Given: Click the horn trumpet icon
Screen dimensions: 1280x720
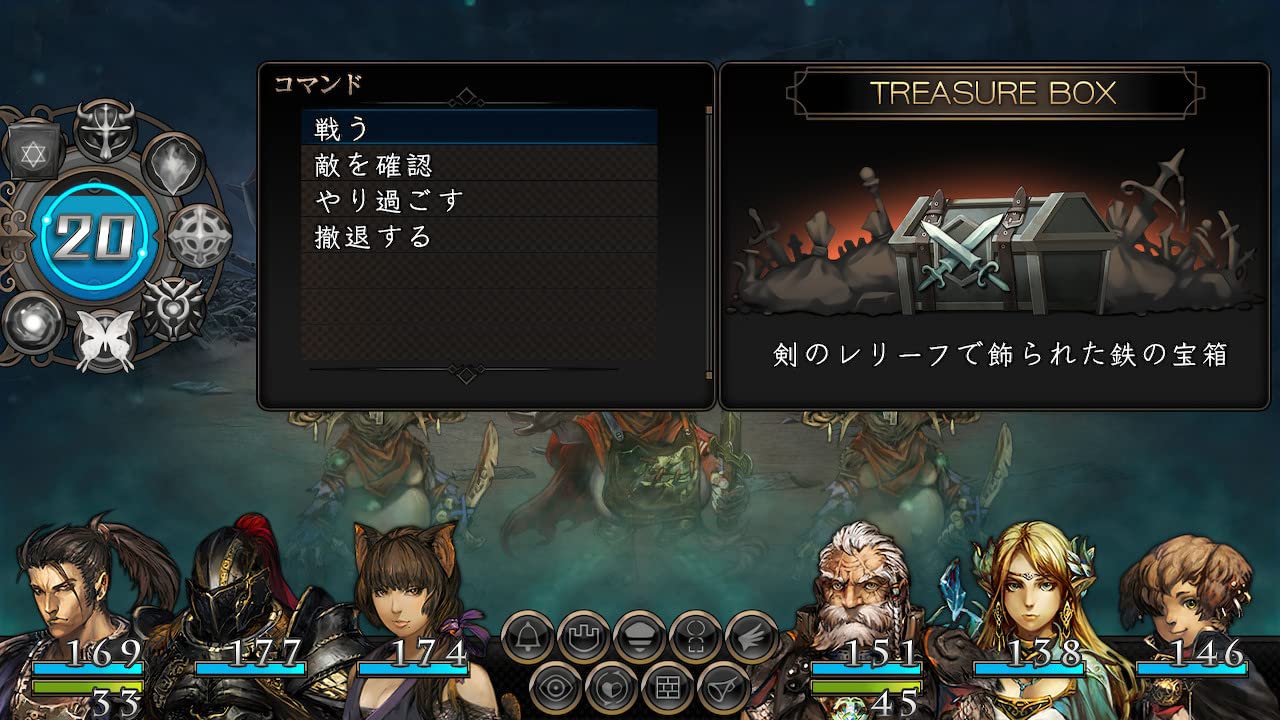Looking at the screenshot, I should (724, 688).
